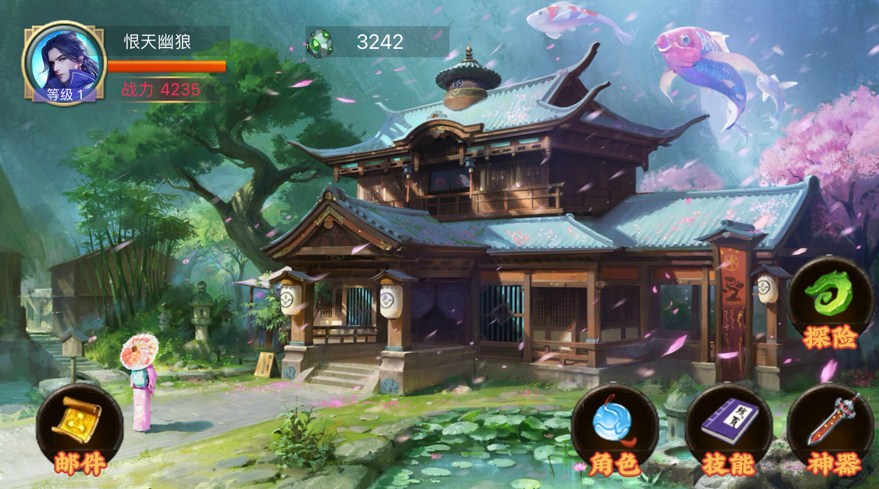
Task: Select the green gem currency icon
Action: (320, 42)
